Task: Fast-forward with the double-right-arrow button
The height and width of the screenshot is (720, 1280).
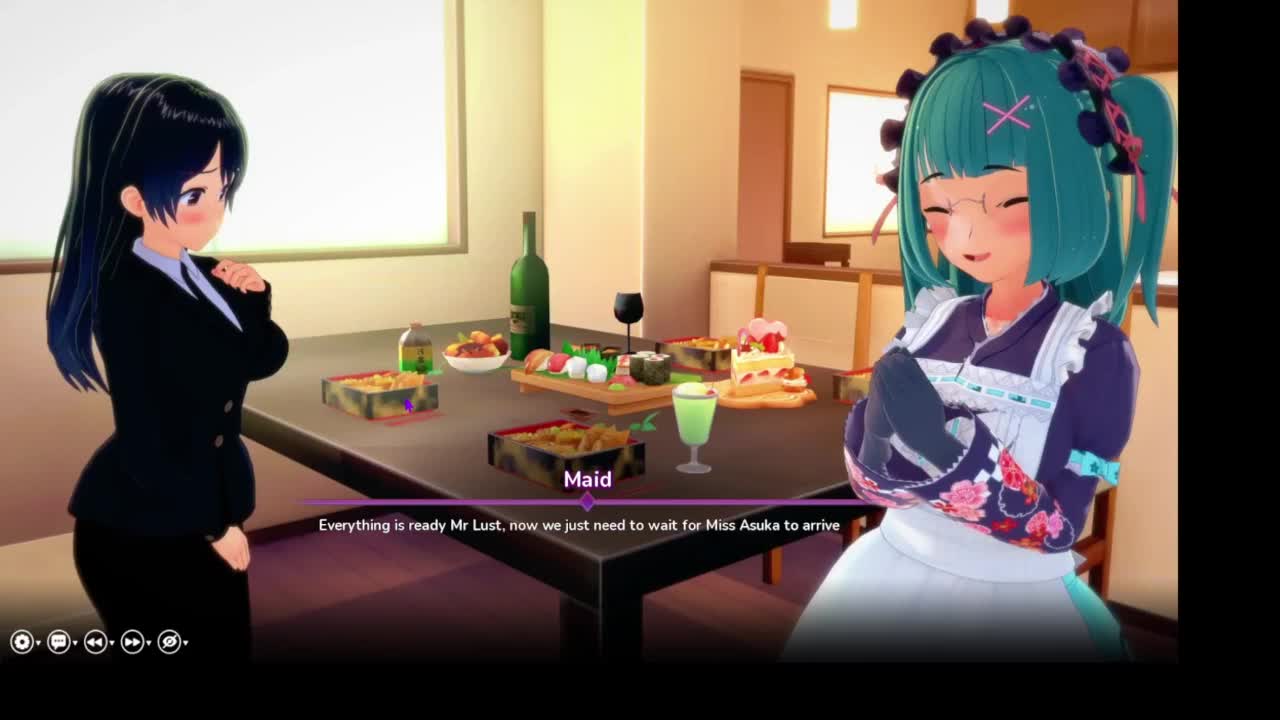Action: click(x=132, y=642)
